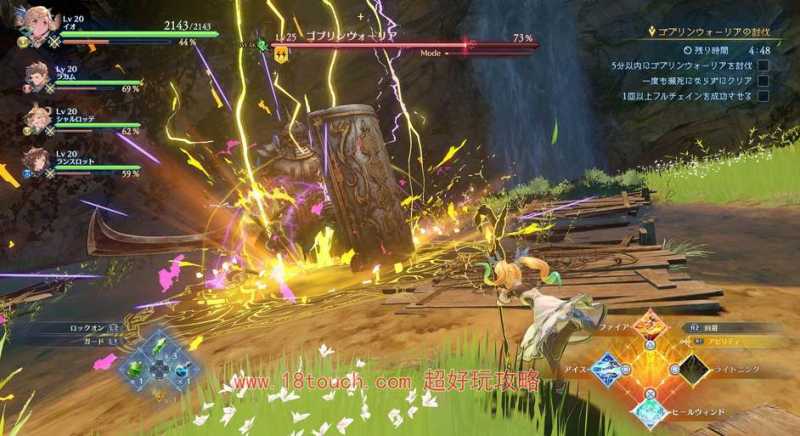Activate the Fire (ファイア) skill icon
This screenshot has width=800, height=436.
[650, 325]
